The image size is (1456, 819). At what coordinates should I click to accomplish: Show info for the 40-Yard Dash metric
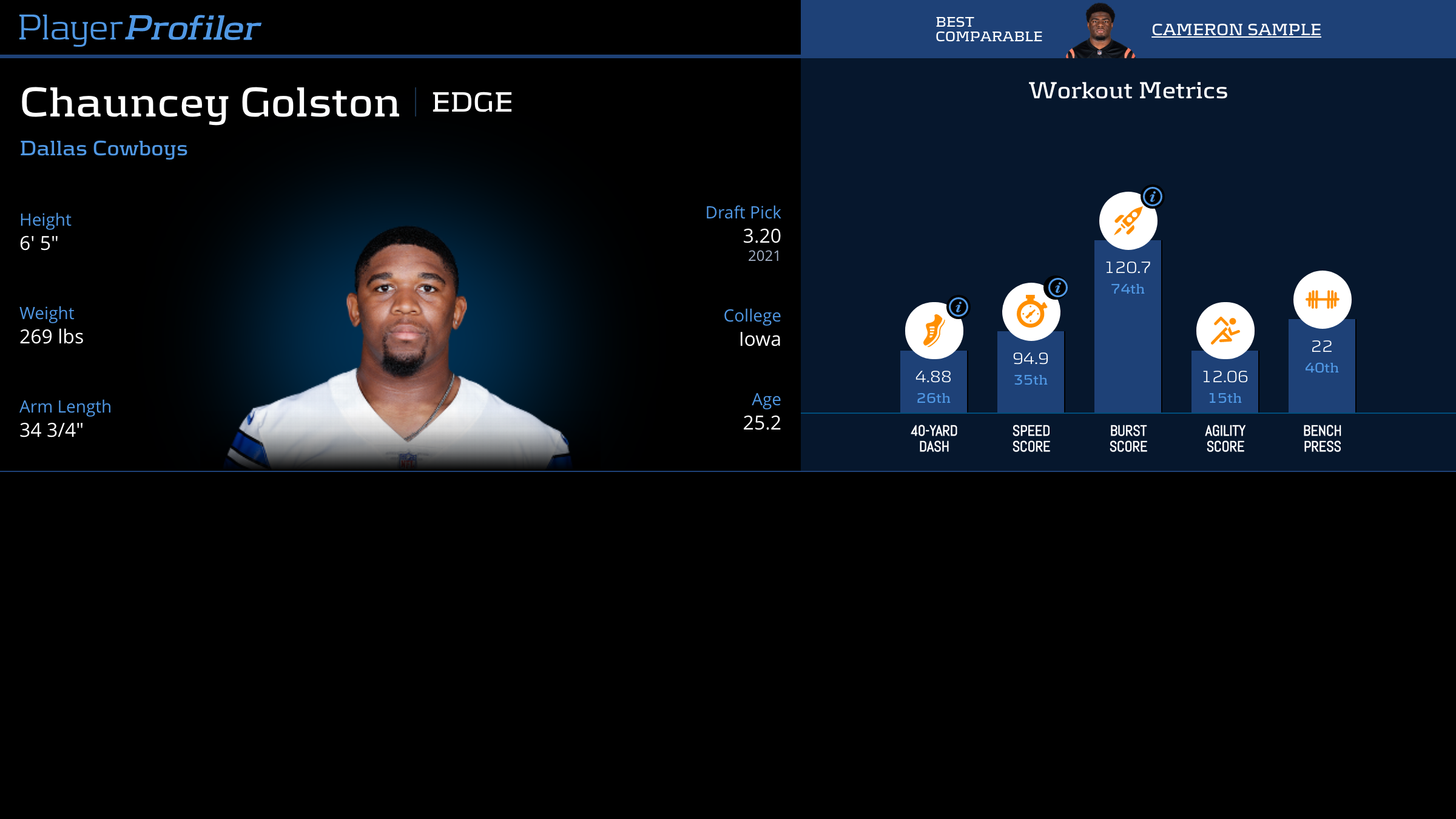[x=959, y=307]
